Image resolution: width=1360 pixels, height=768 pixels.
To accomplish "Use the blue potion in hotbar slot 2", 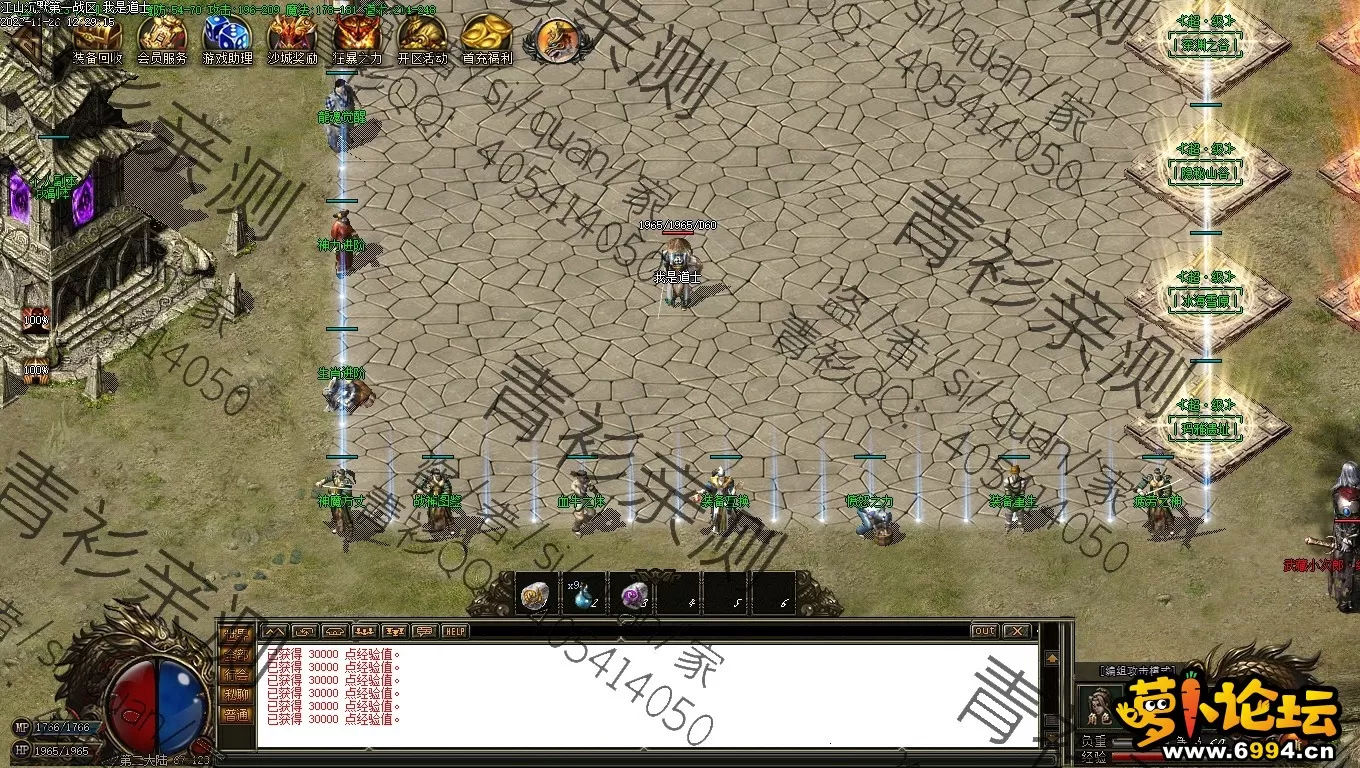I will [x=584, y=595].
